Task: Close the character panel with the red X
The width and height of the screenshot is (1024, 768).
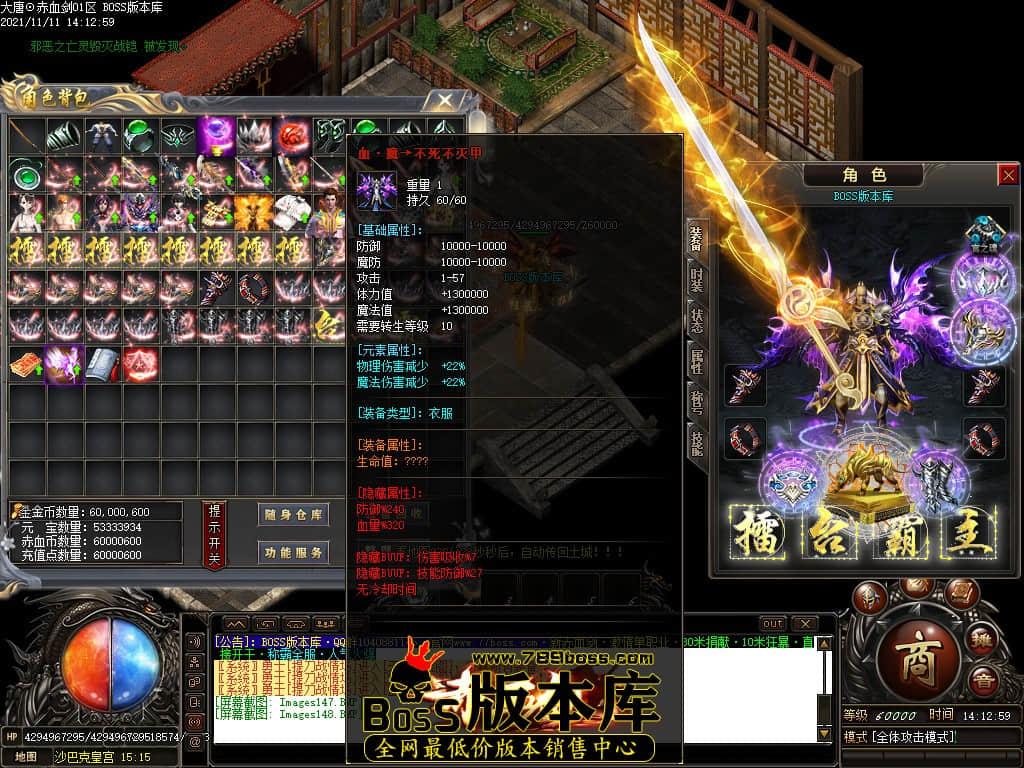Action: coord(1007,175)
